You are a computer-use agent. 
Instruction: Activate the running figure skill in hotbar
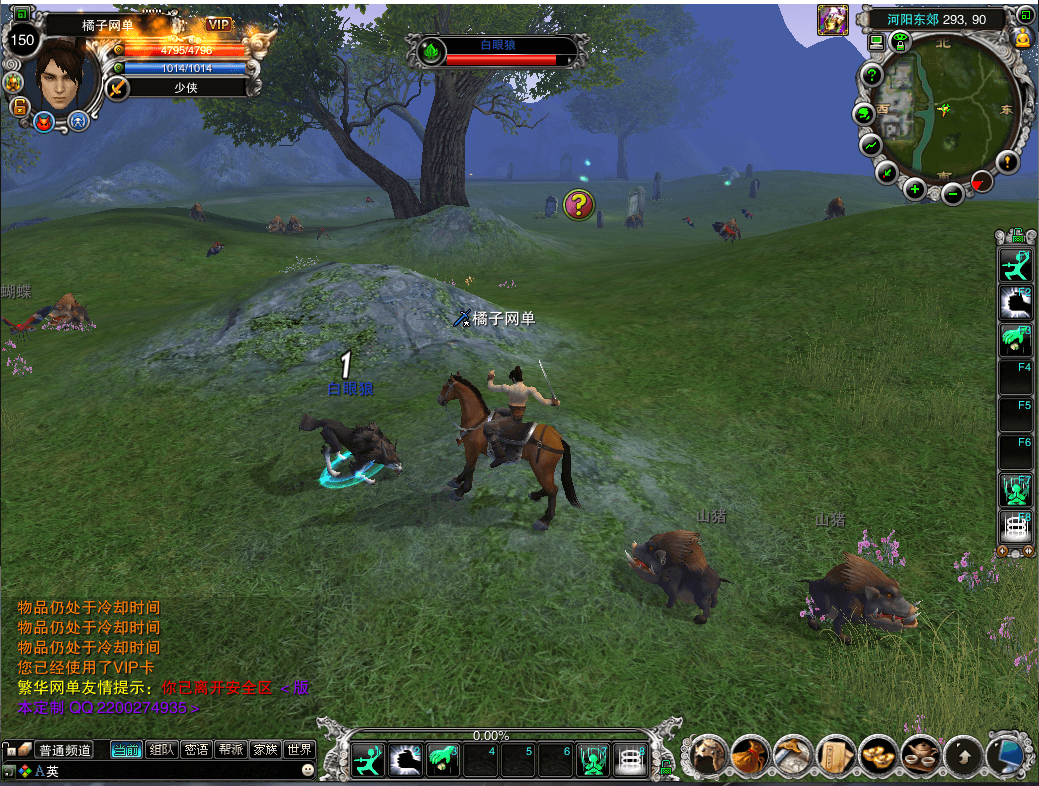[368, 760]
